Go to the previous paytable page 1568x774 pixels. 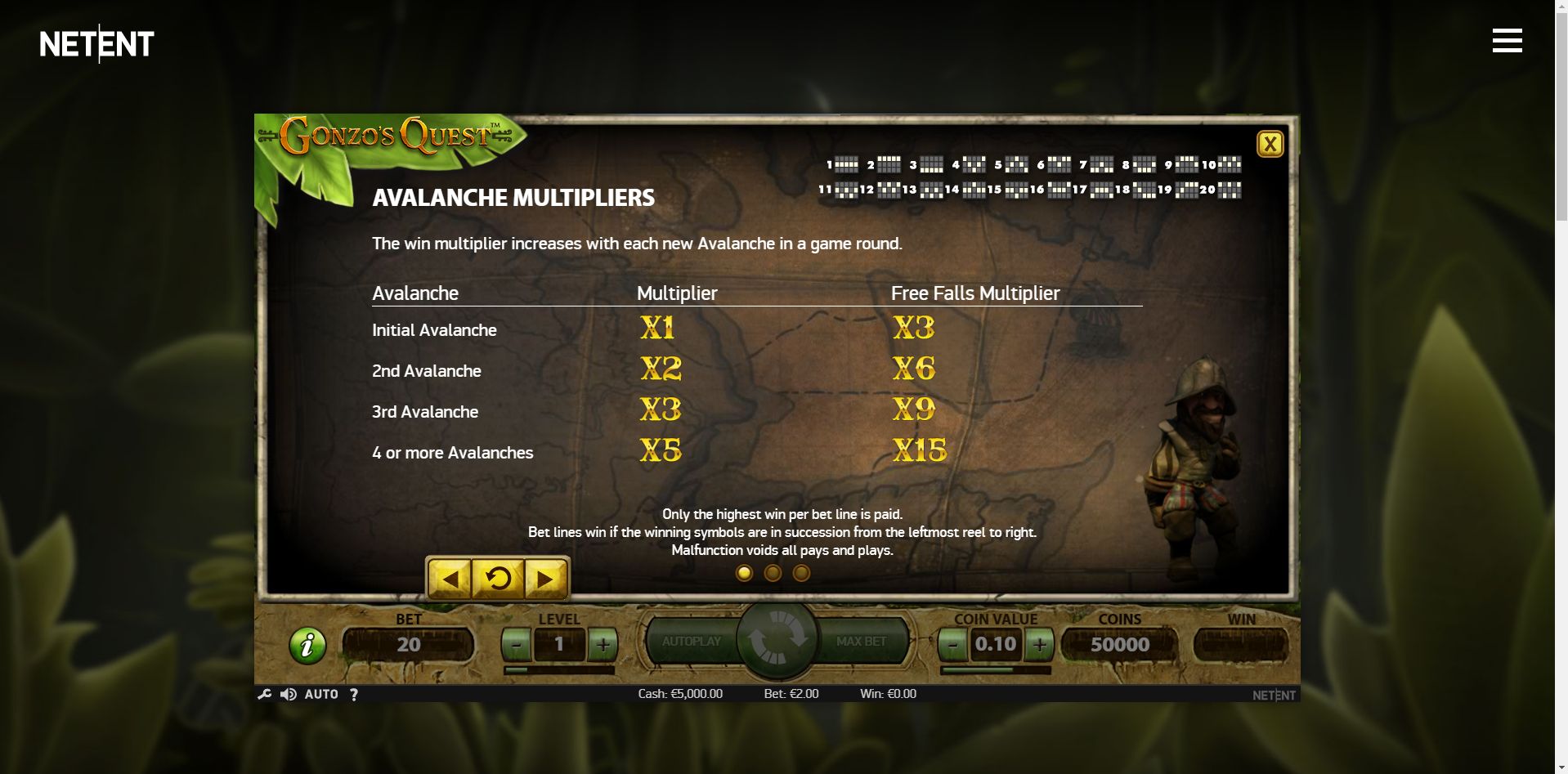coord(450,579)
